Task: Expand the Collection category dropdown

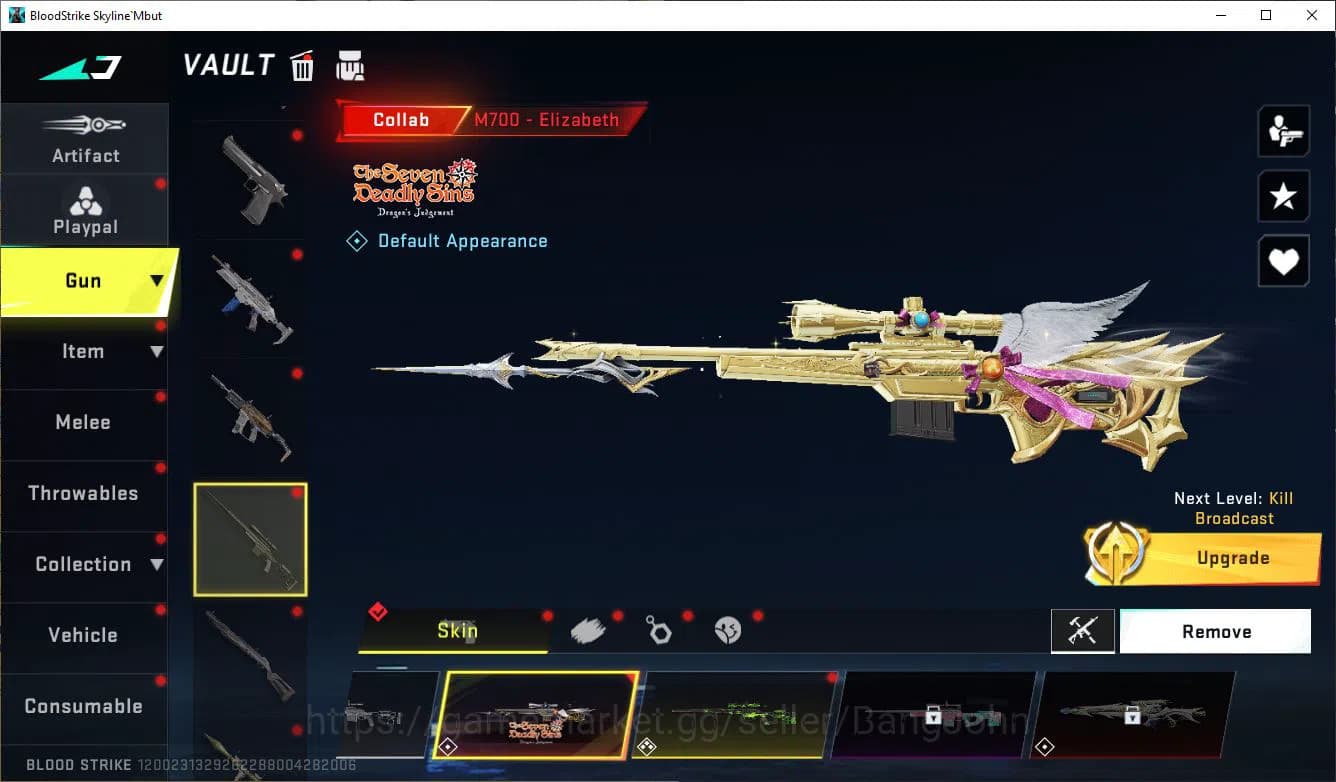Action: pyautogui.click(x=159, y=565)
